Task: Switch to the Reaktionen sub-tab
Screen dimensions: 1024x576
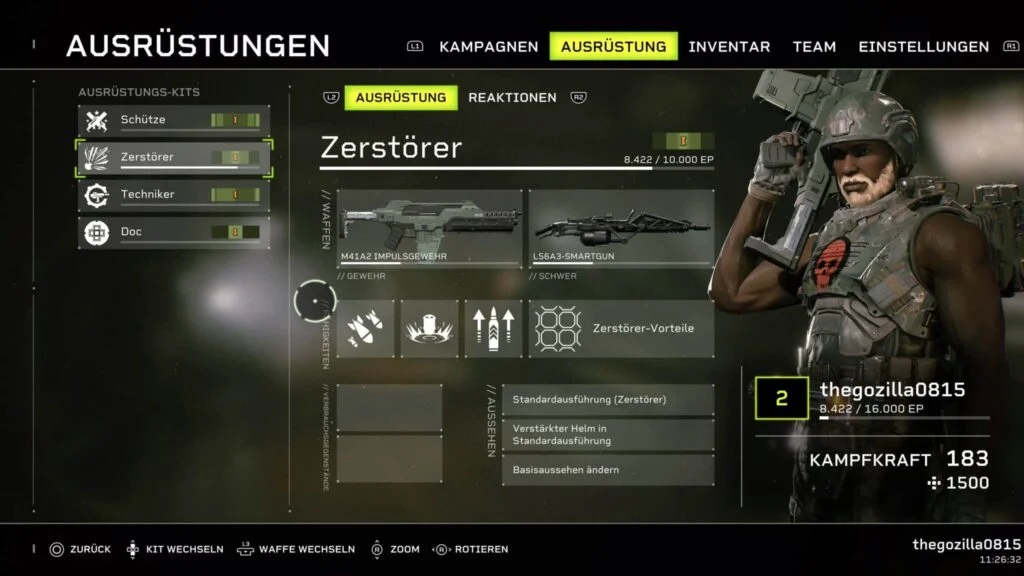Action: click(x=512, y=97)
